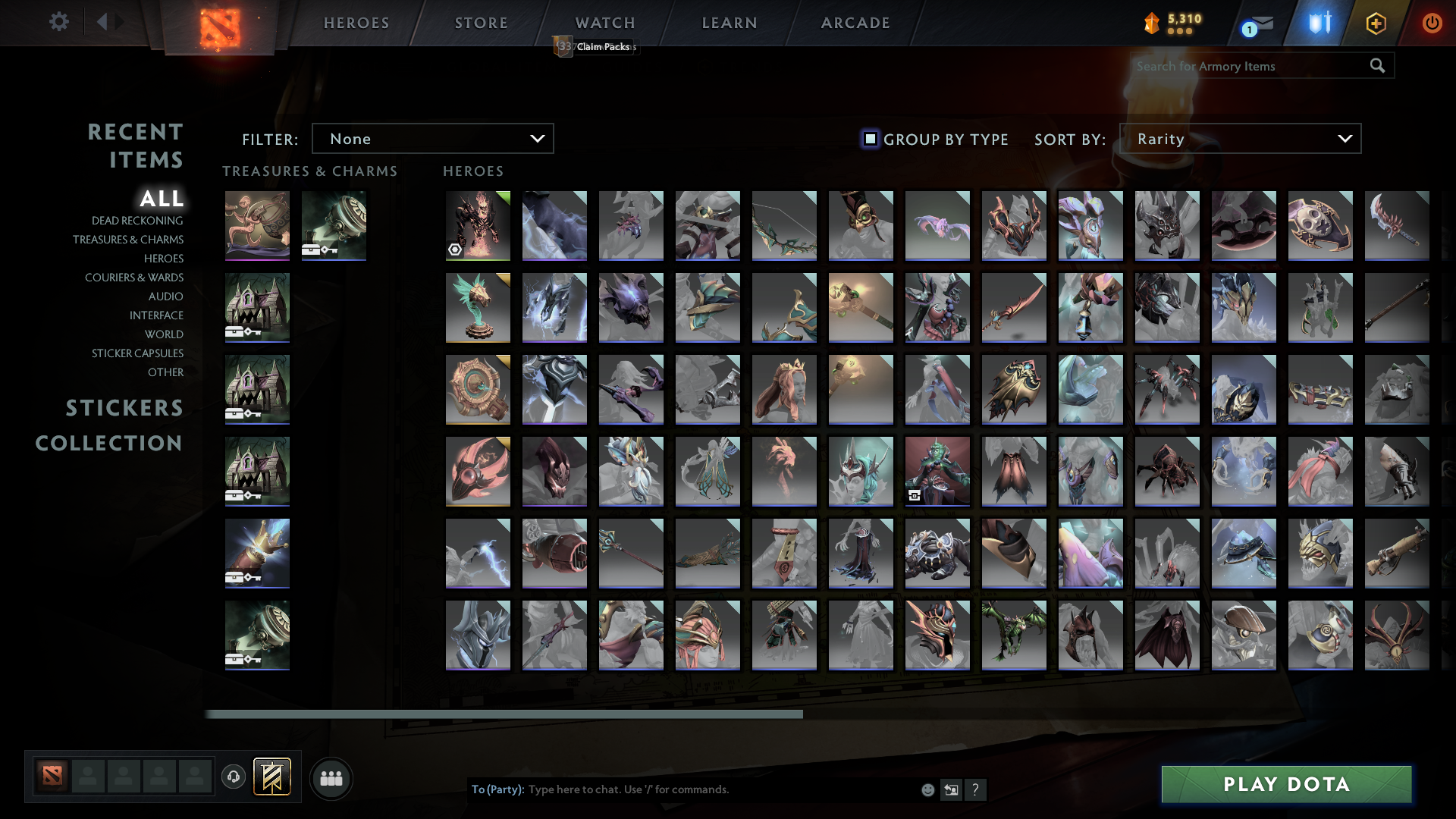Open the Dota Plus hexagon icon
The width and height of the screenshot is (1456, 819).
pyautogui.click(x=1376, y=23)
